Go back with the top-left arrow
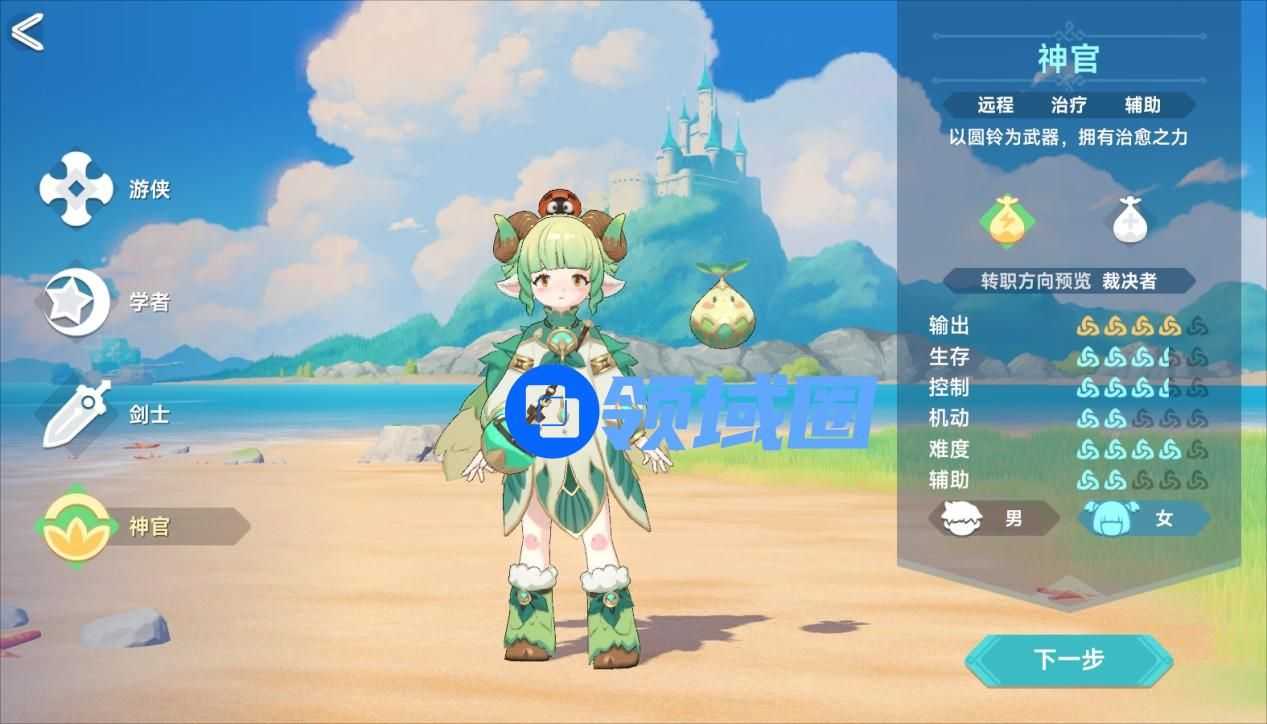 (27, 32)
